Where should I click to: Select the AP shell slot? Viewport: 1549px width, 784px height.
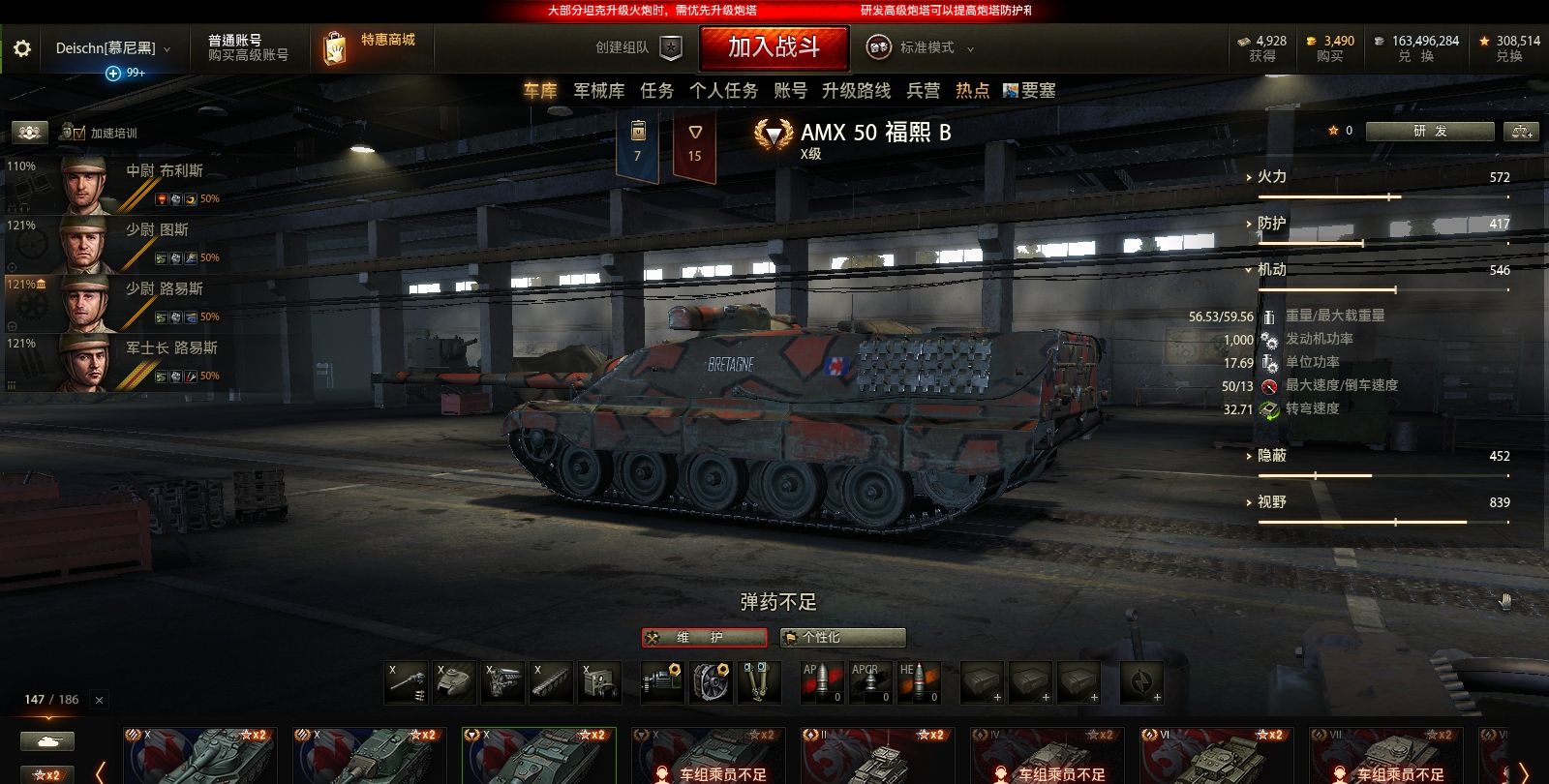pos(823,682)
